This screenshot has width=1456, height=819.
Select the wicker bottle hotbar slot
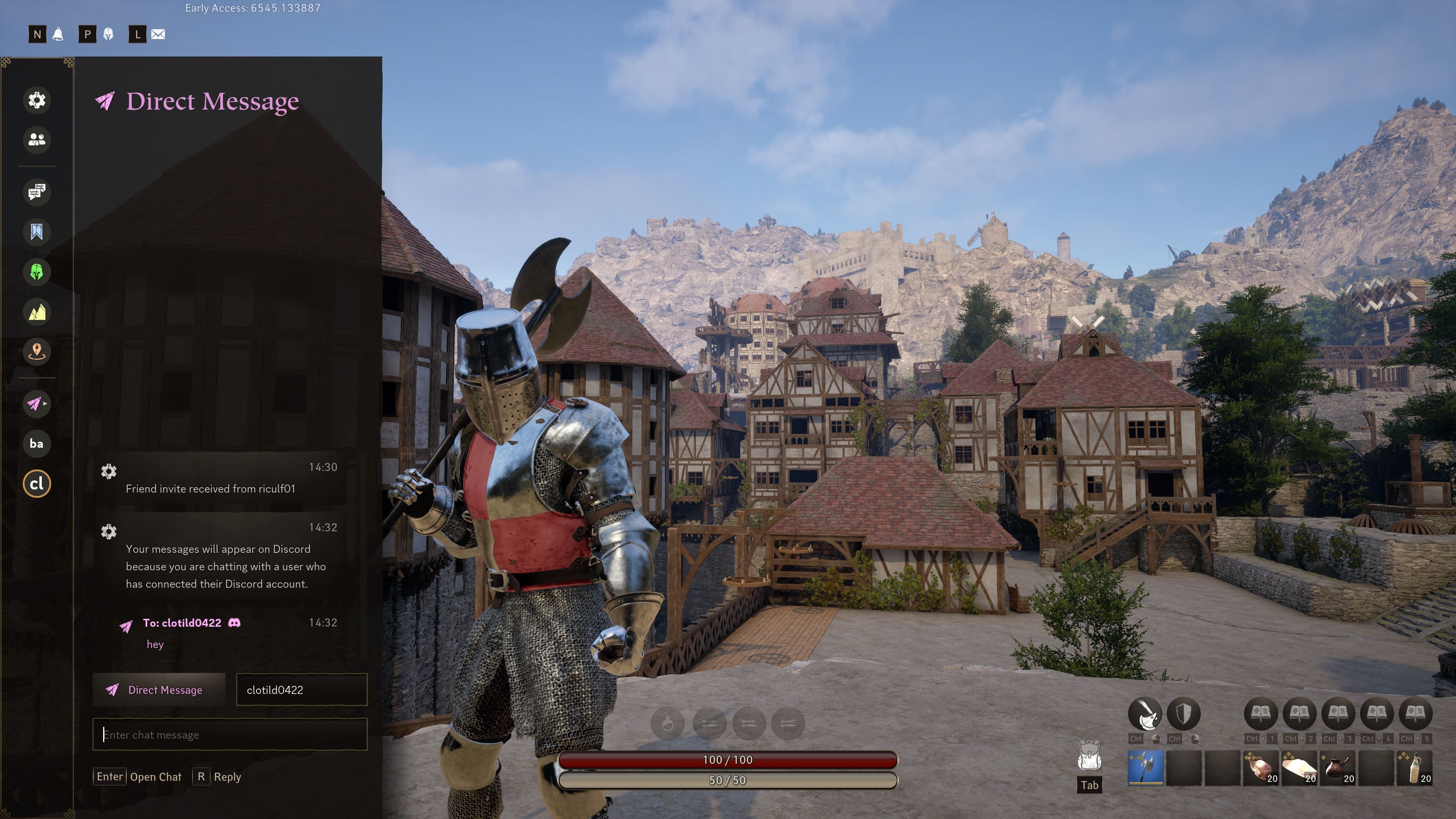tap(1415, 768)
